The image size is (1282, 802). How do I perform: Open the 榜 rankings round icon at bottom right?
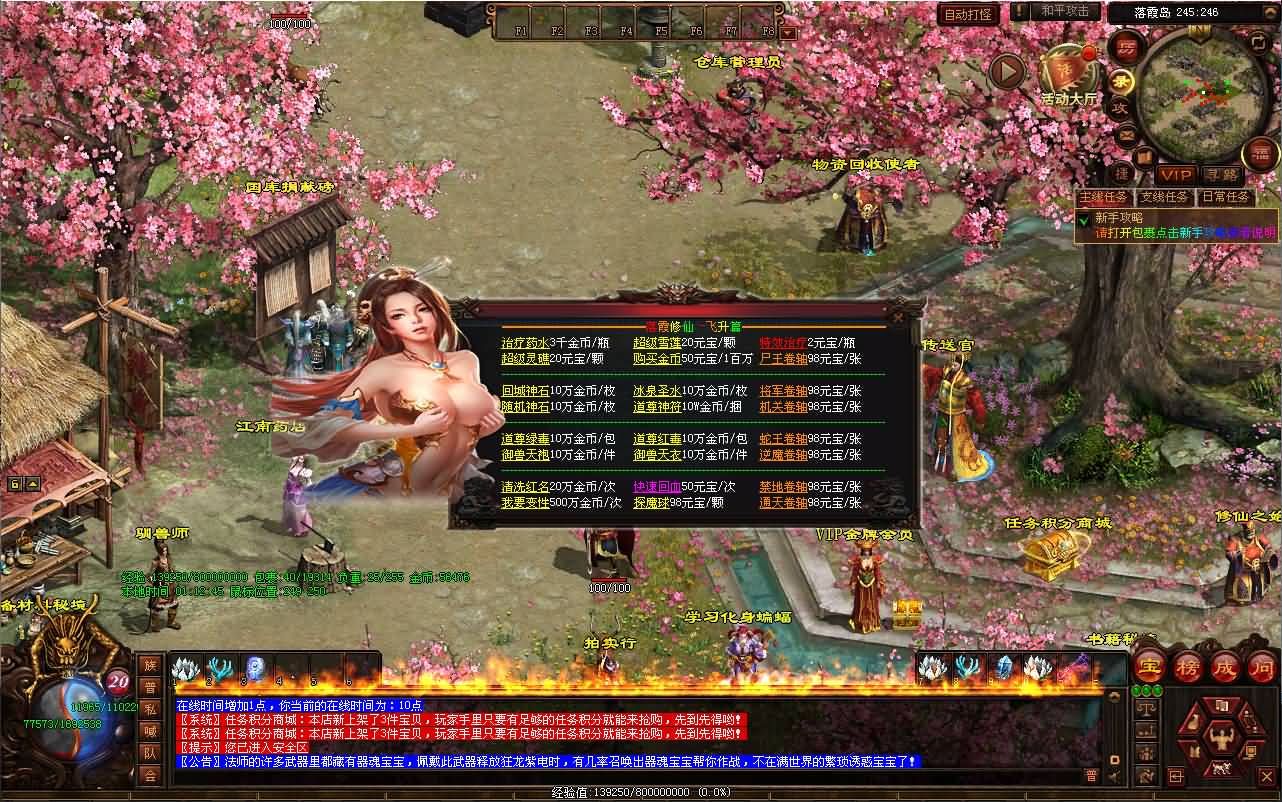click(x=1187, y=667)
